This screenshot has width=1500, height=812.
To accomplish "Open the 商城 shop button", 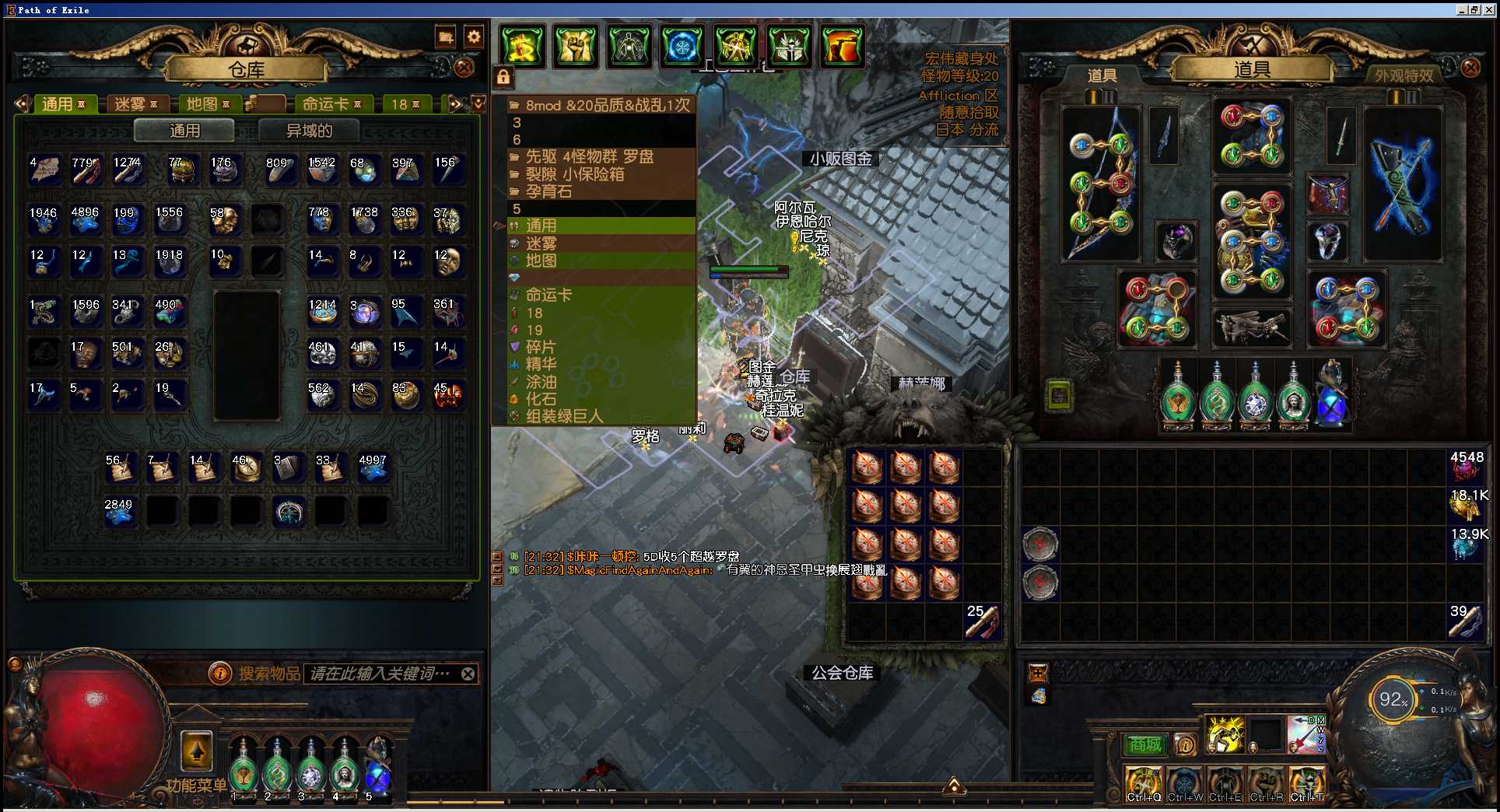I will (x=1144, y=745).
